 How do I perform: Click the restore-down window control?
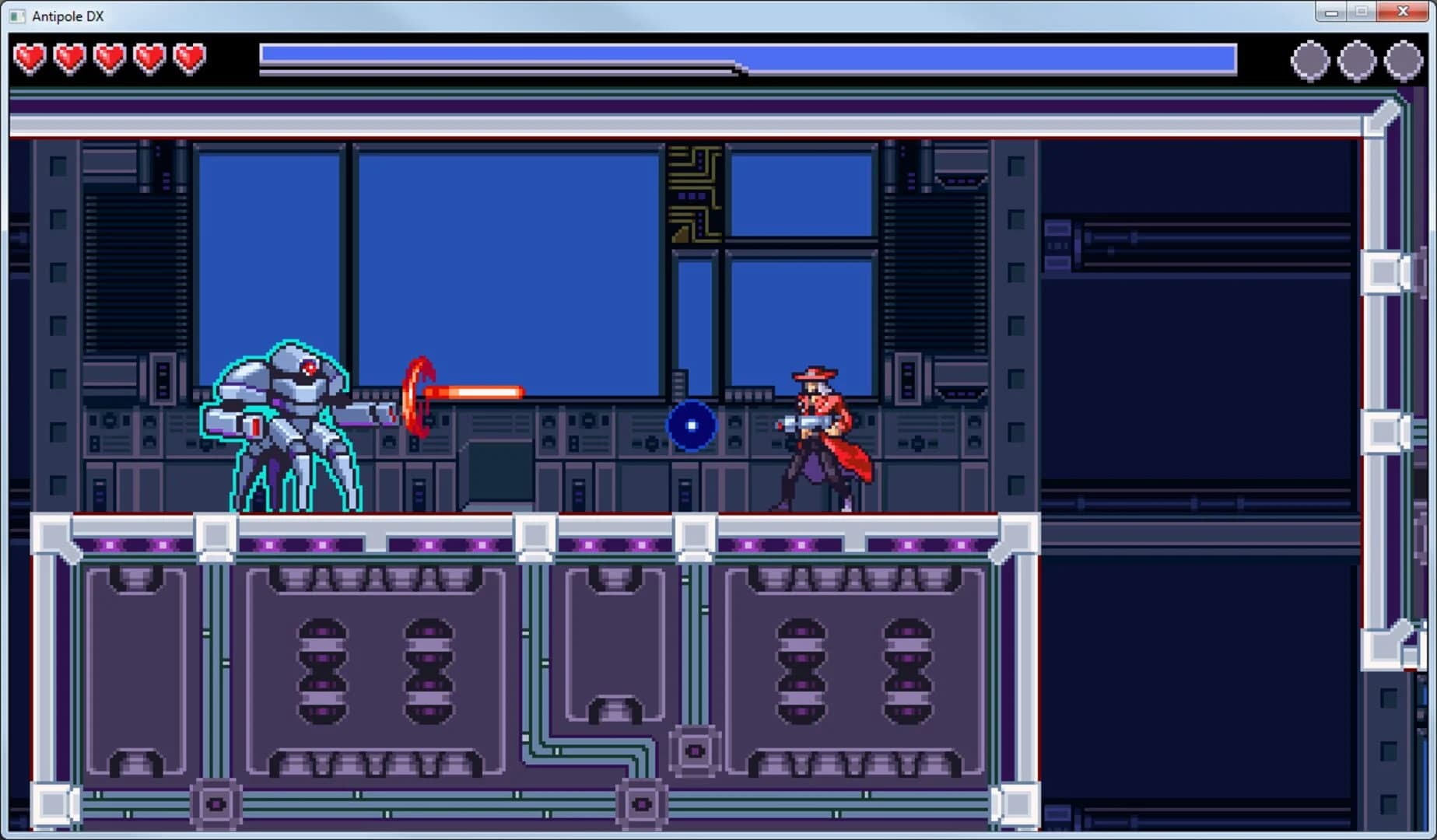1361,12
